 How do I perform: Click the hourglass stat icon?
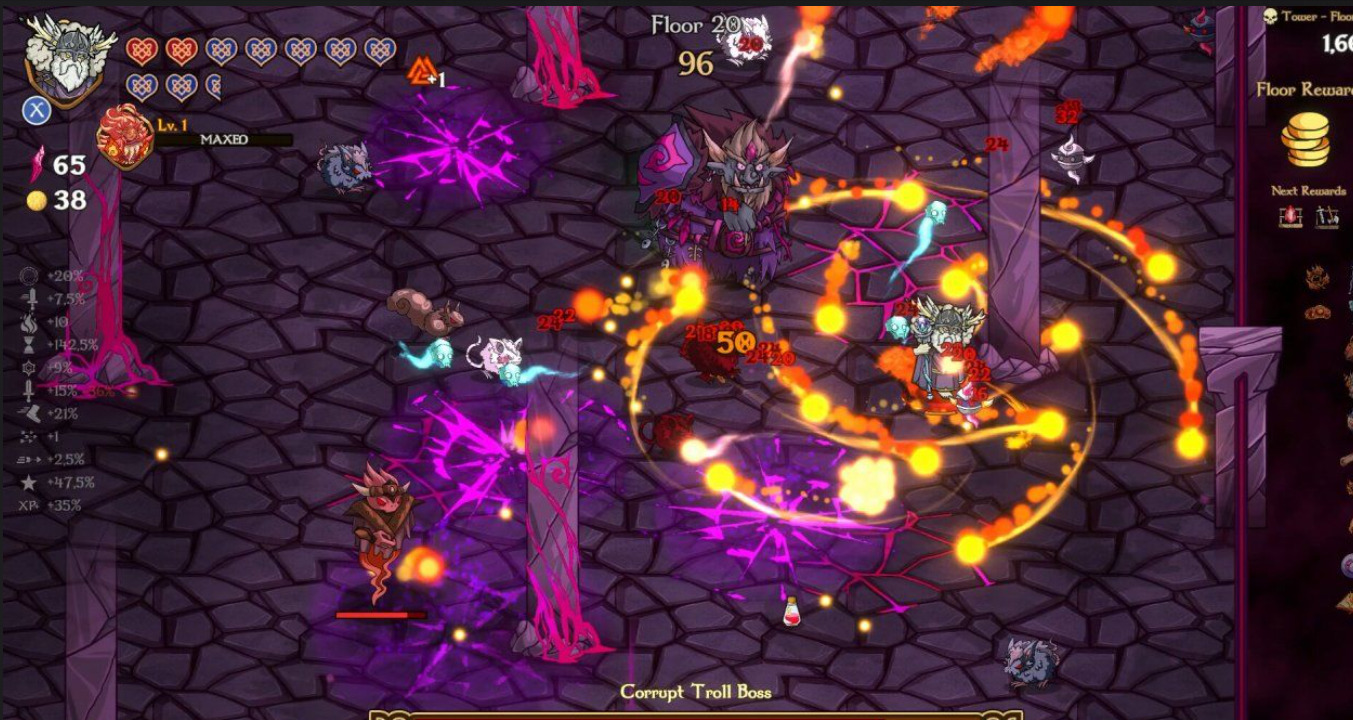(x=29, y=345)
